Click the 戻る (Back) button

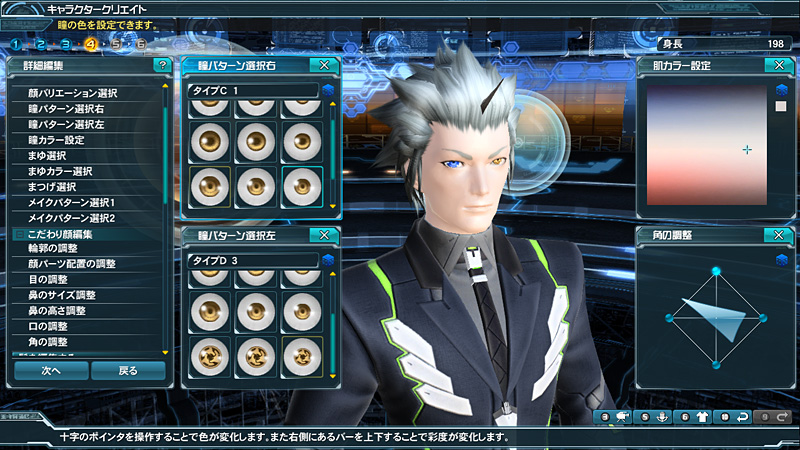pyautogui.click(x=128, y=370)
